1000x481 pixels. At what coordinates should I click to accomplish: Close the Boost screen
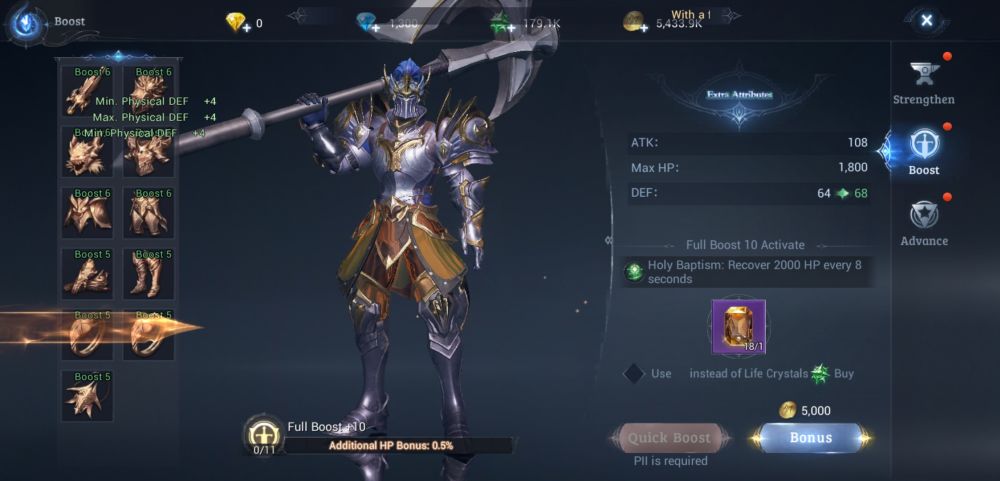point(926,20)
